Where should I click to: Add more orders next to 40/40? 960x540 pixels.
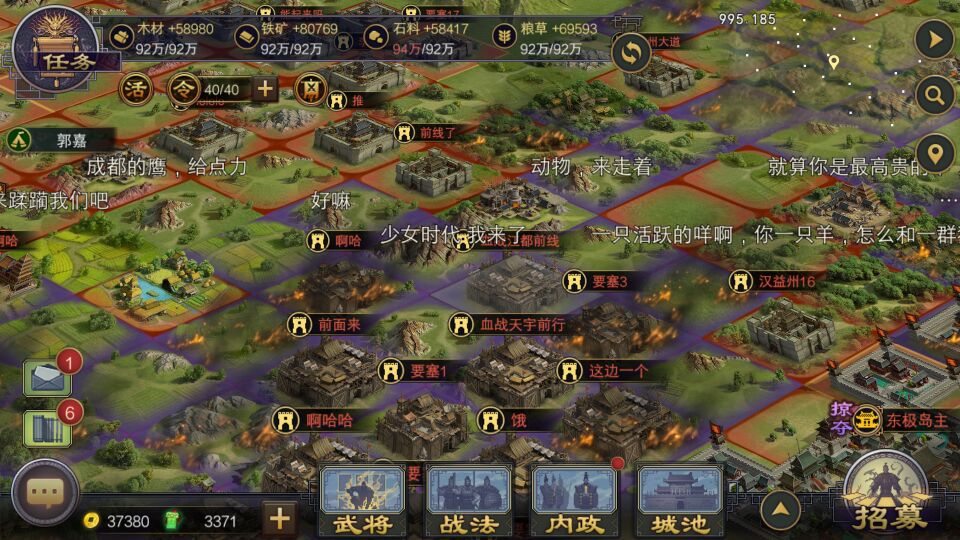(265, 89)
